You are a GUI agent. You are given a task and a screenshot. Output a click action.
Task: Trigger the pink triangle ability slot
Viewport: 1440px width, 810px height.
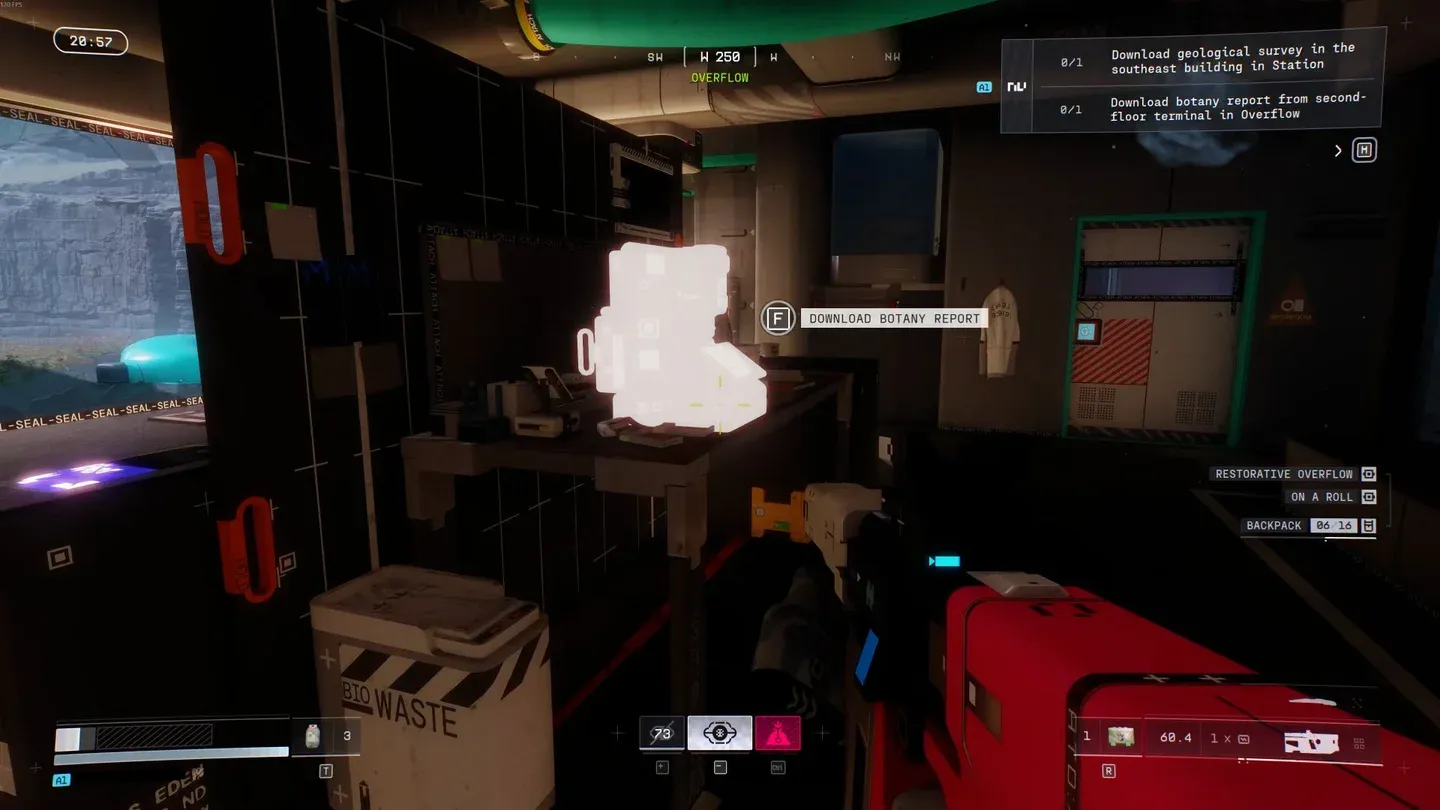click(x=777, y=733)
